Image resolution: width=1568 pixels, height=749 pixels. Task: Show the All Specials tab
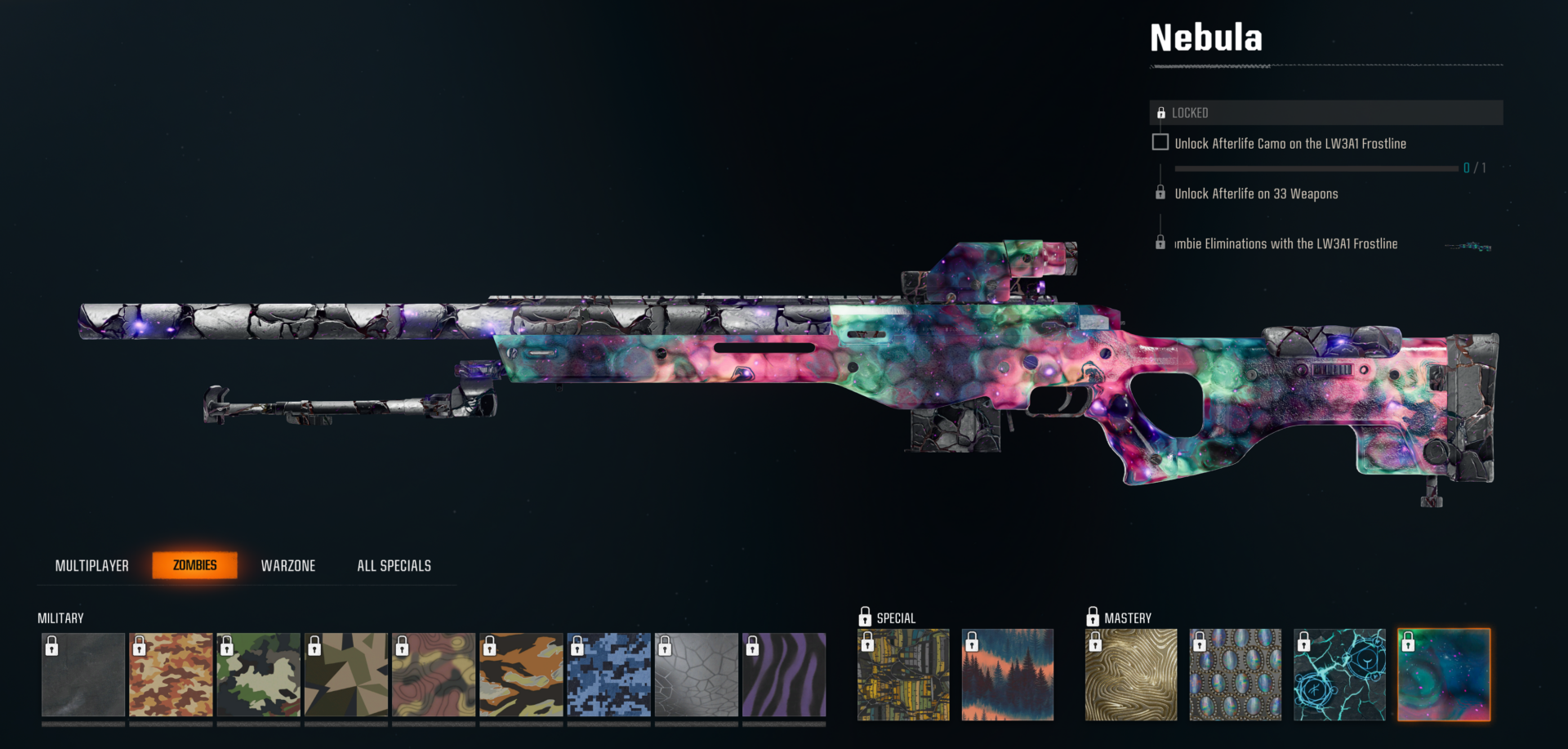coord(394,565)
